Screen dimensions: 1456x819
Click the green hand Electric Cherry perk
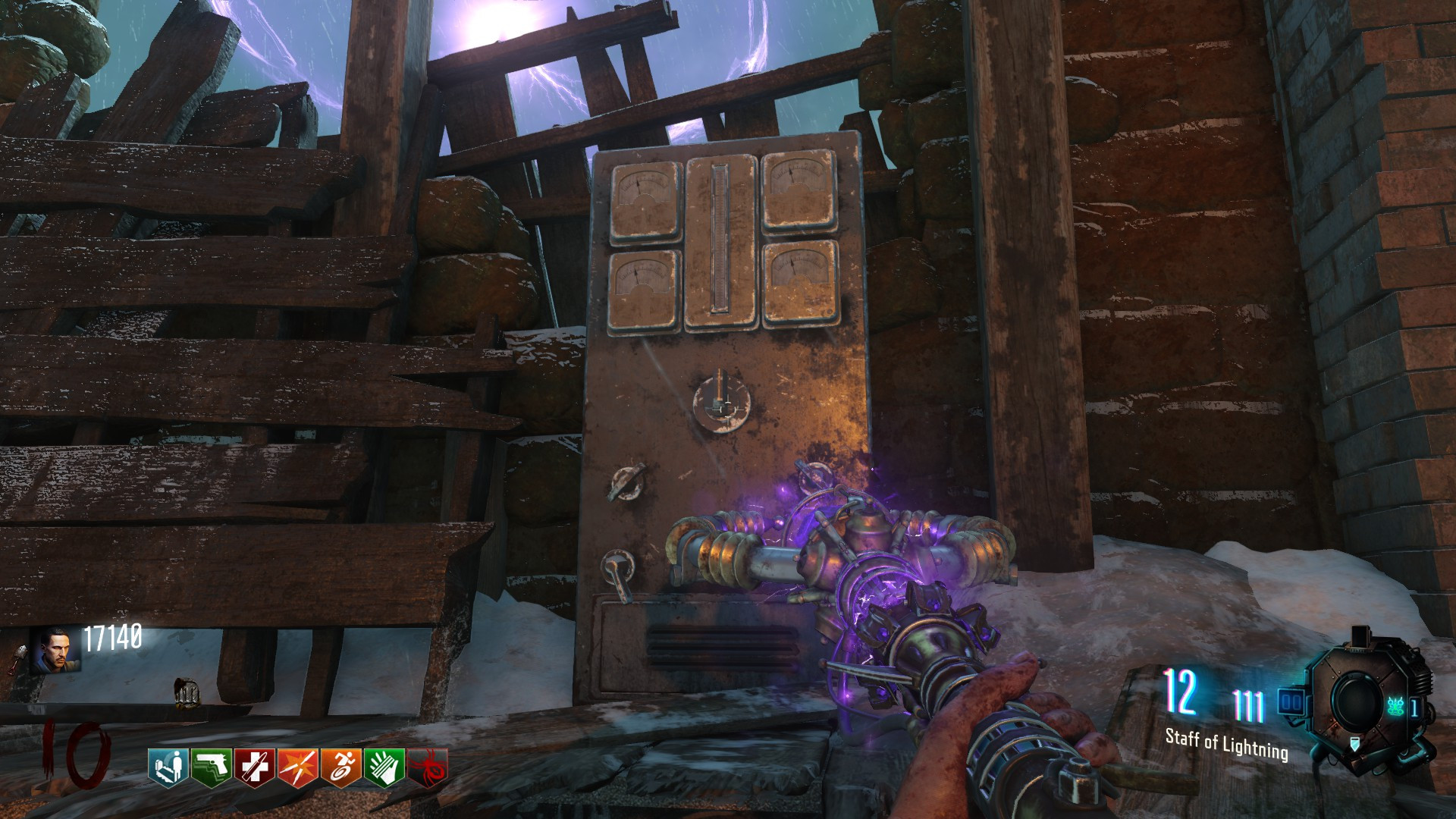[384, 767]
